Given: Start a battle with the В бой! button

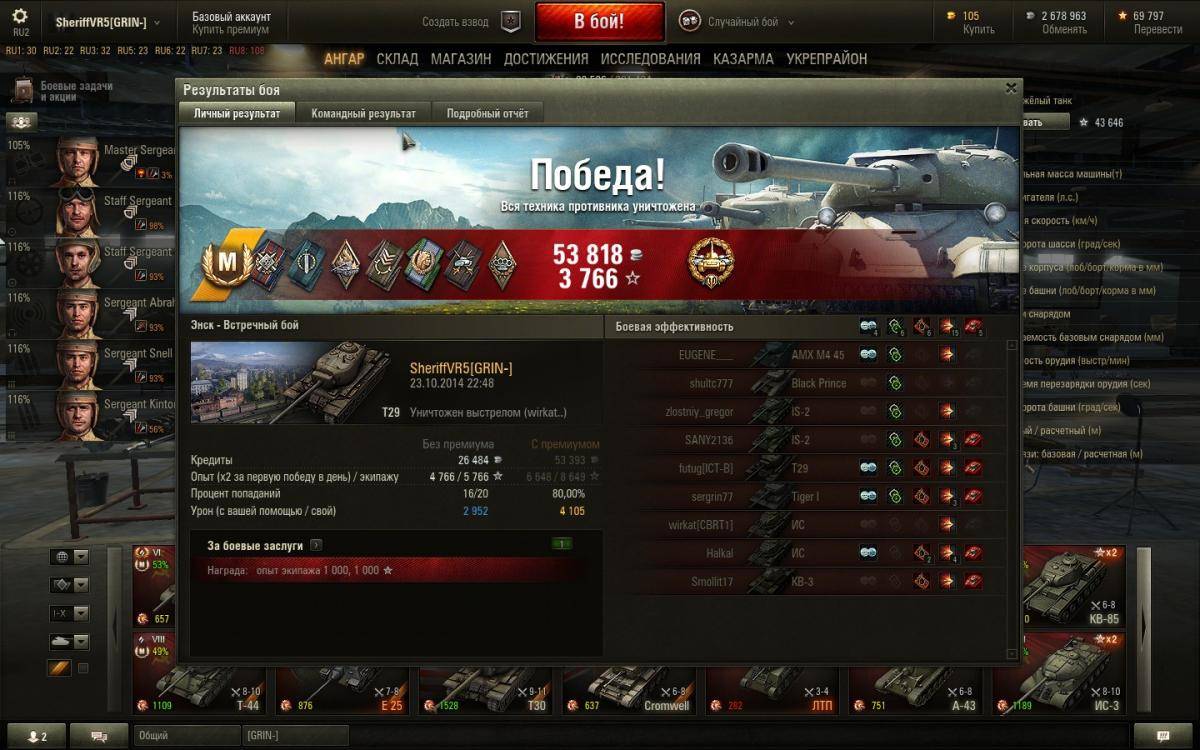Looking at the screenshot, I should click(x=599, y=21).
